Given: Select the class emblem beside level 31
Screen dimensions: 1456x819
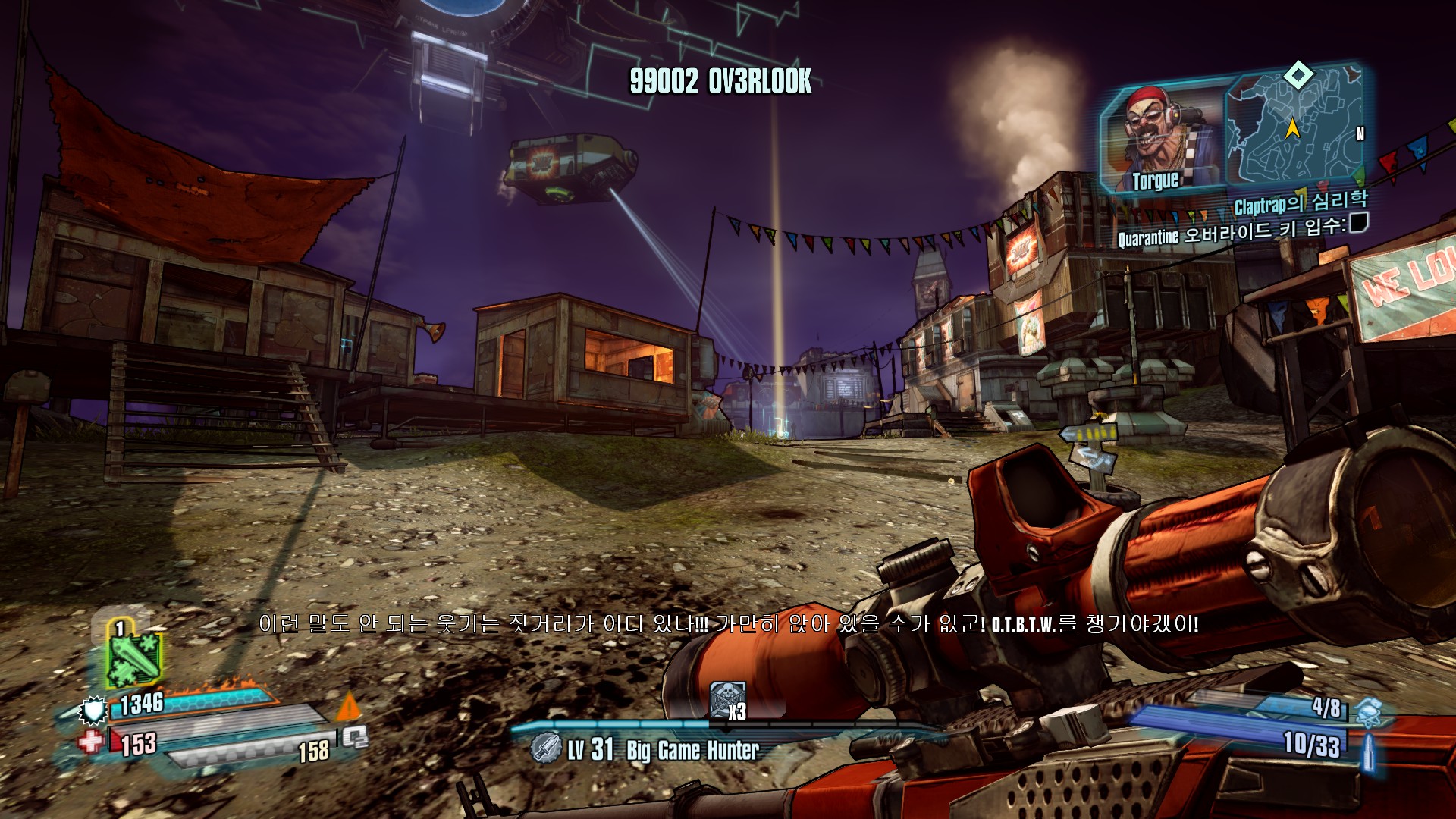Looking at the screenshot, I should (545, 748).
